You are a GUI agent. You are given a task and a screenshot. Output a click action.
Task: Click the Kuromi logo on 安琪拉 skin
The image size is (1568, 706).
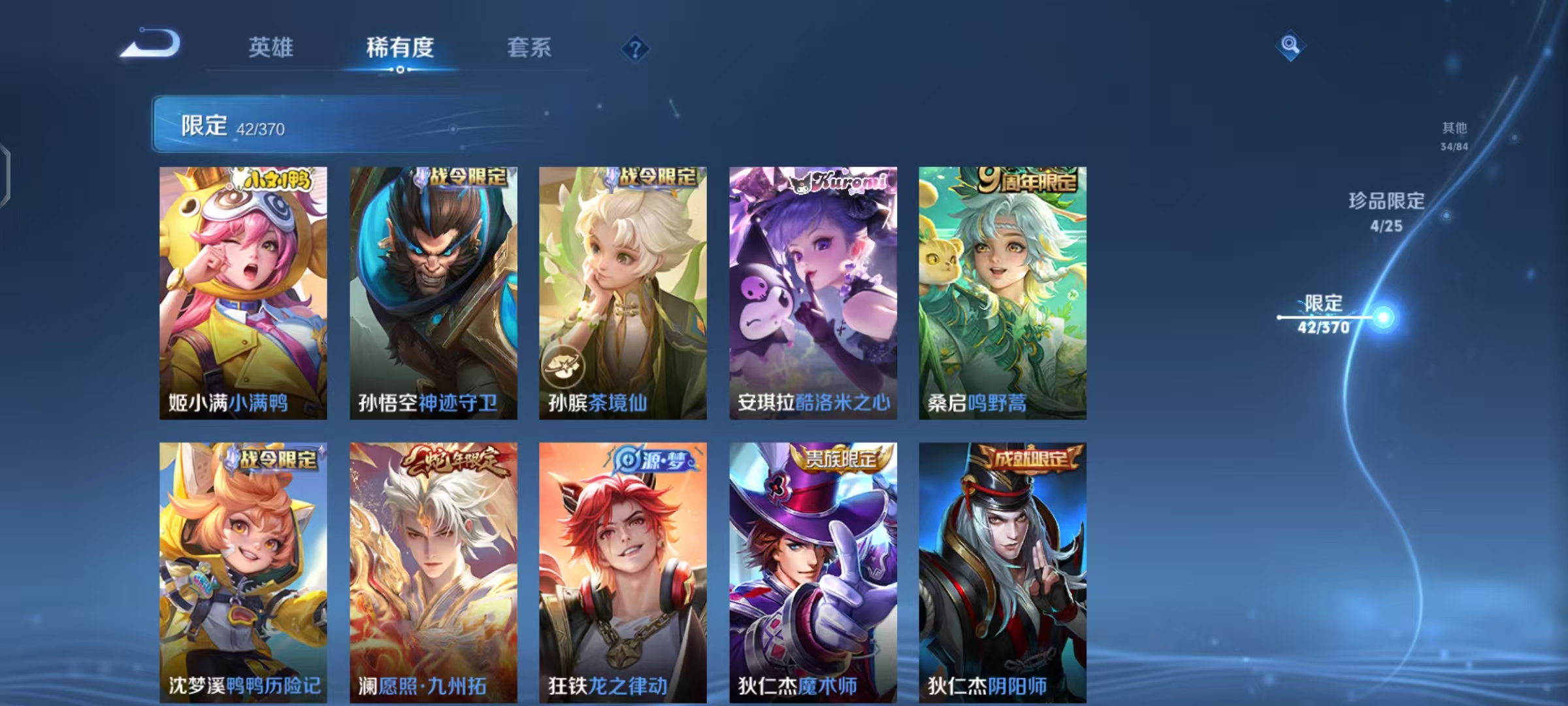pyautogui.click(x=843, y=182)
